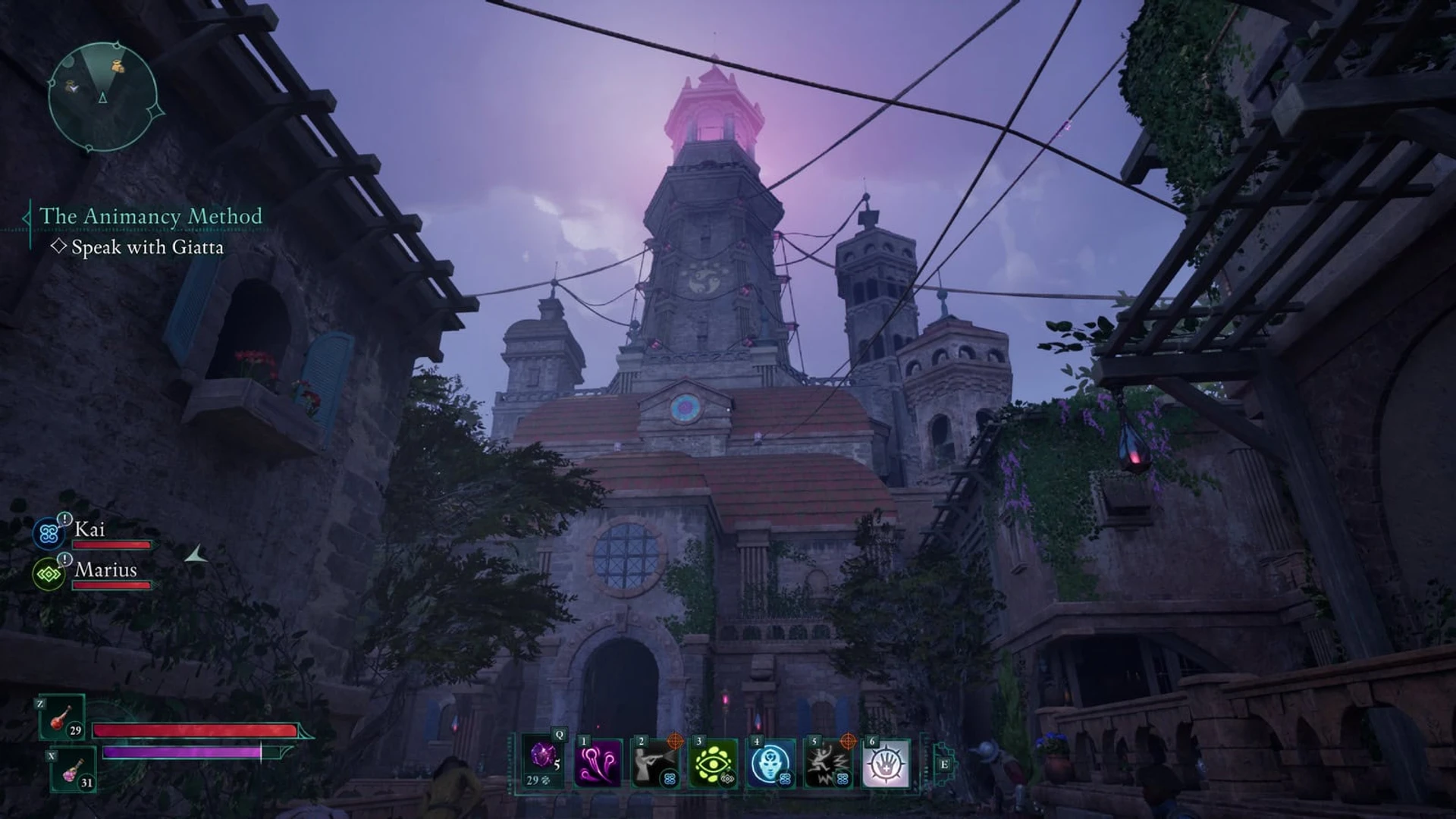This screenshot has width=1456, height=819.
Task: Use the red health potion slot
Action: [62, 717]
